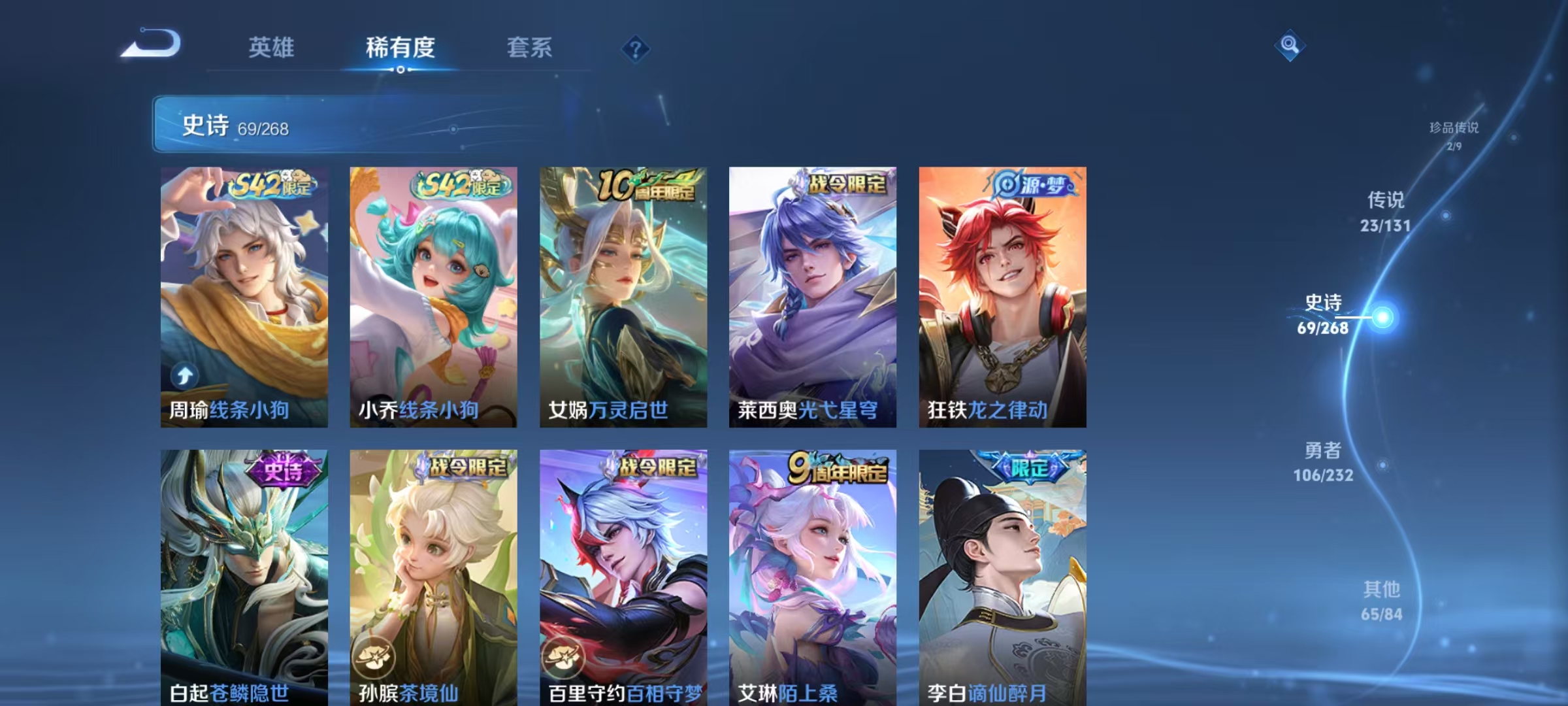1568x706 pixels.
Task: Choose the 小乔 线条小狗 skin card
Action: pyautogui.click(x=433, y=297)
